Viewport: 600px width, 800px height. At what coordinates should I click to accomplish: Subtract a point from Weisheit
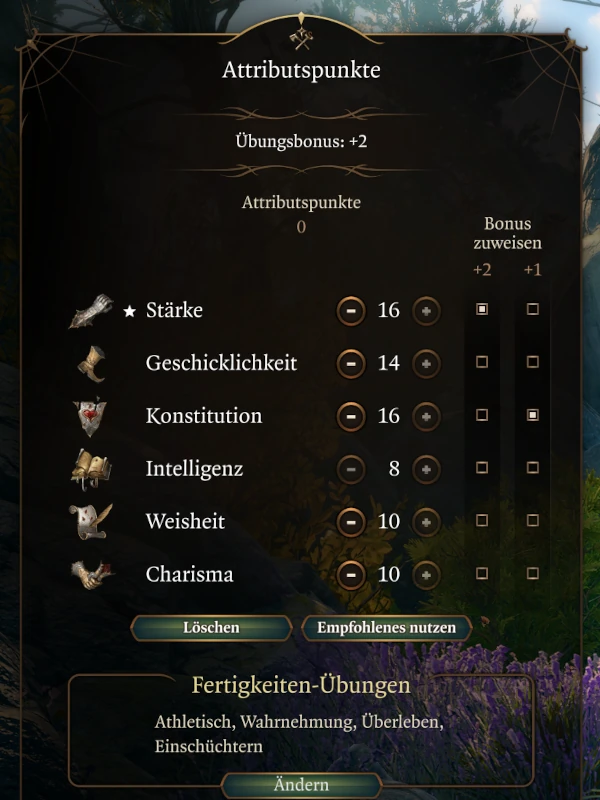[x=350, y=521]
